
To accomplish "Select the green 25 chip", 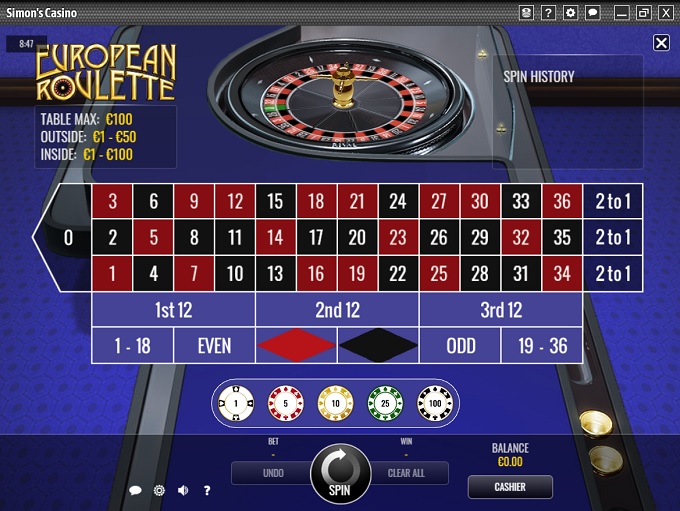I will tap(385, 403).
